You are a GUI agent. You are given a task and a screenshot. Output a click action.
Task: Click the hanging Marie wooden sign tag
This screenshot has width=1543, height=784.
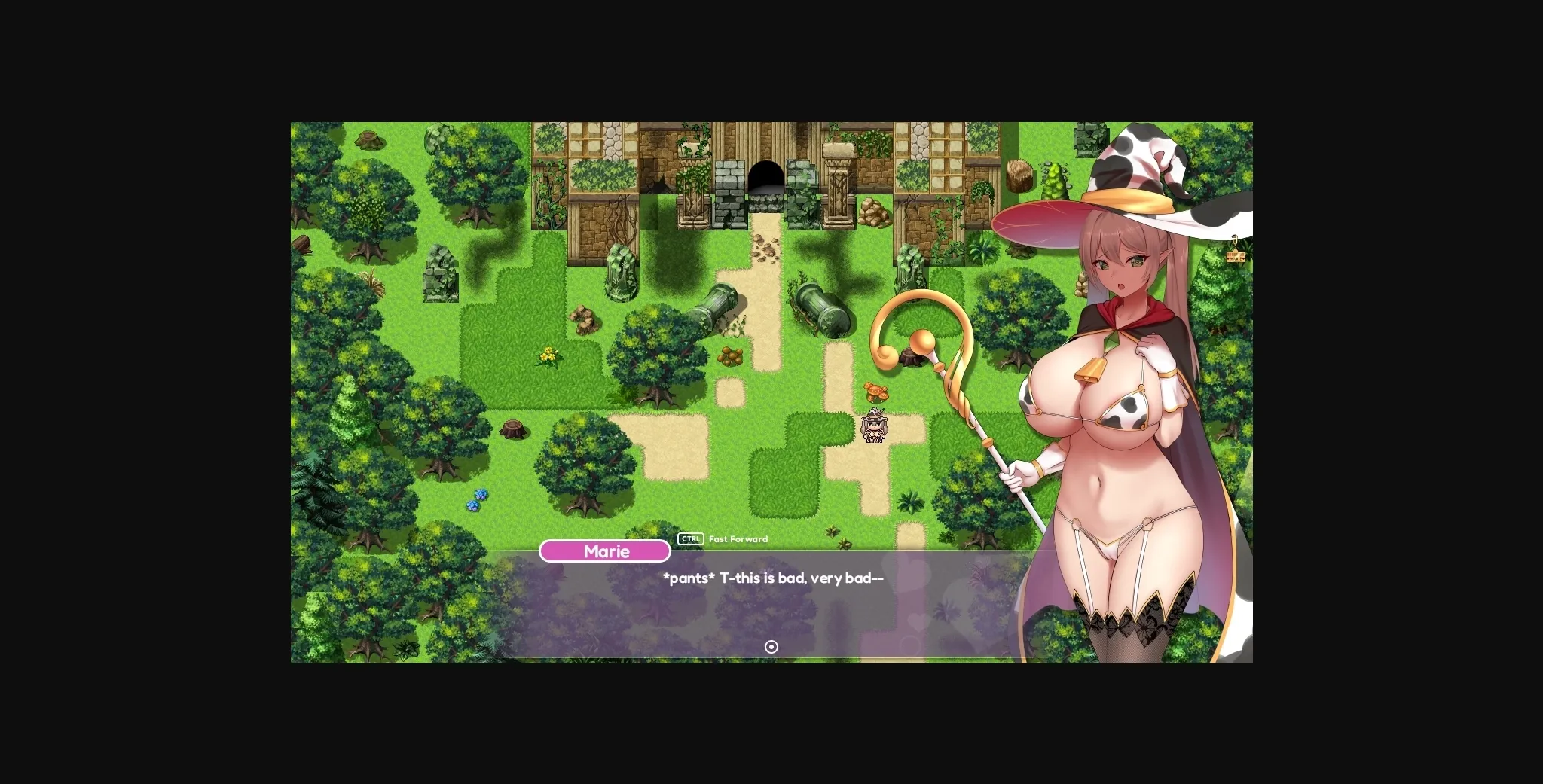coord(1236,256)
